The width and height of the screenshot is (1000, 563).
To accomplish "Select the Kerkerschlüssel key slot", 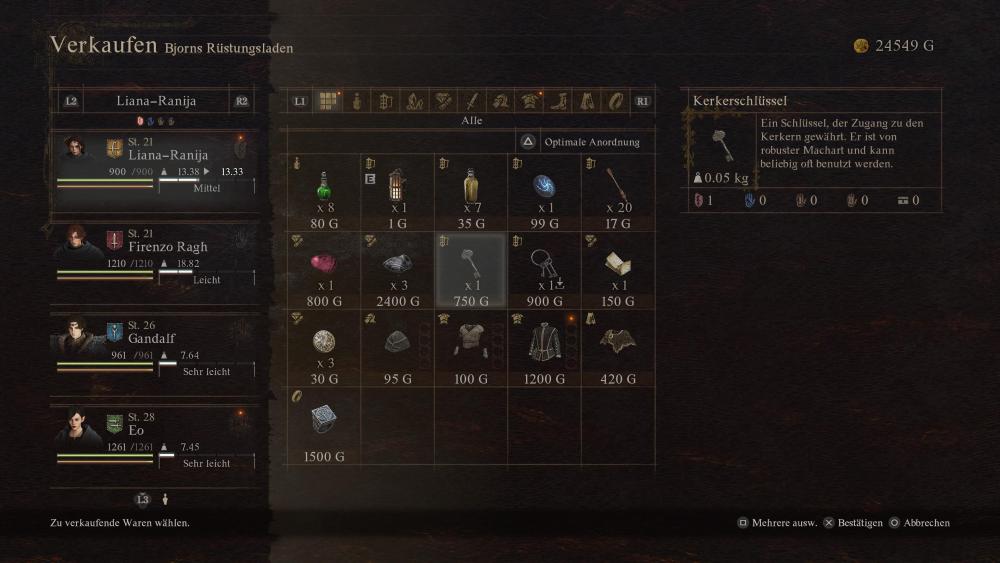I will 471,268.
